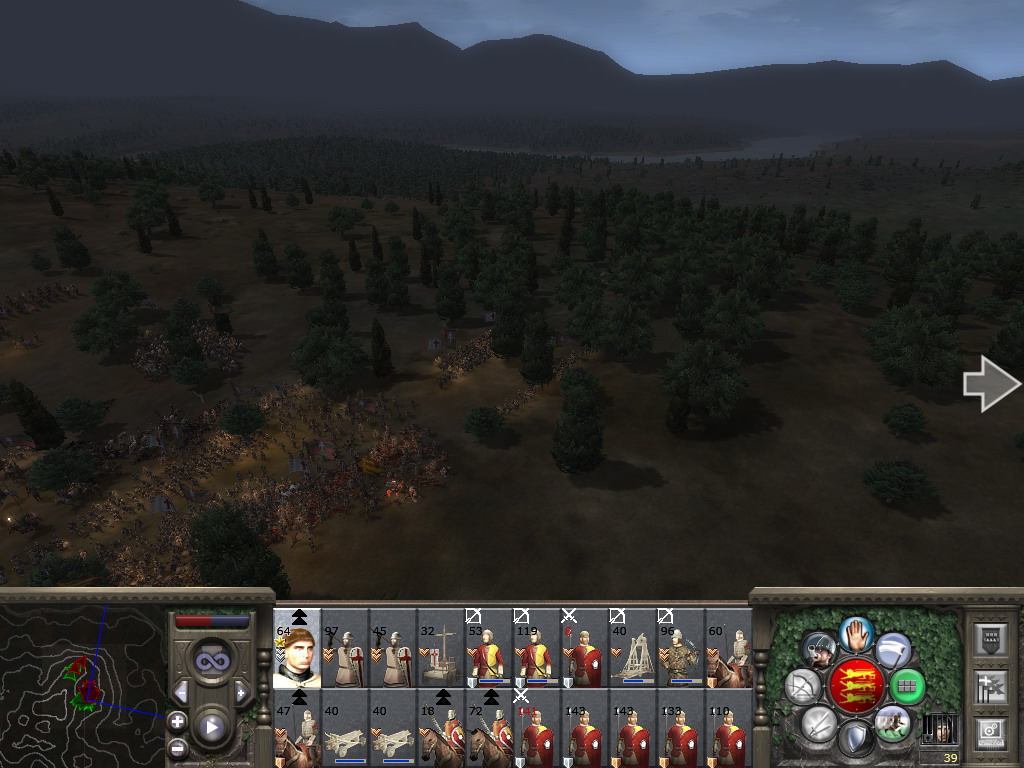1024x768 pixels.
Task: Click the play speed button
Action: [211, 728]
